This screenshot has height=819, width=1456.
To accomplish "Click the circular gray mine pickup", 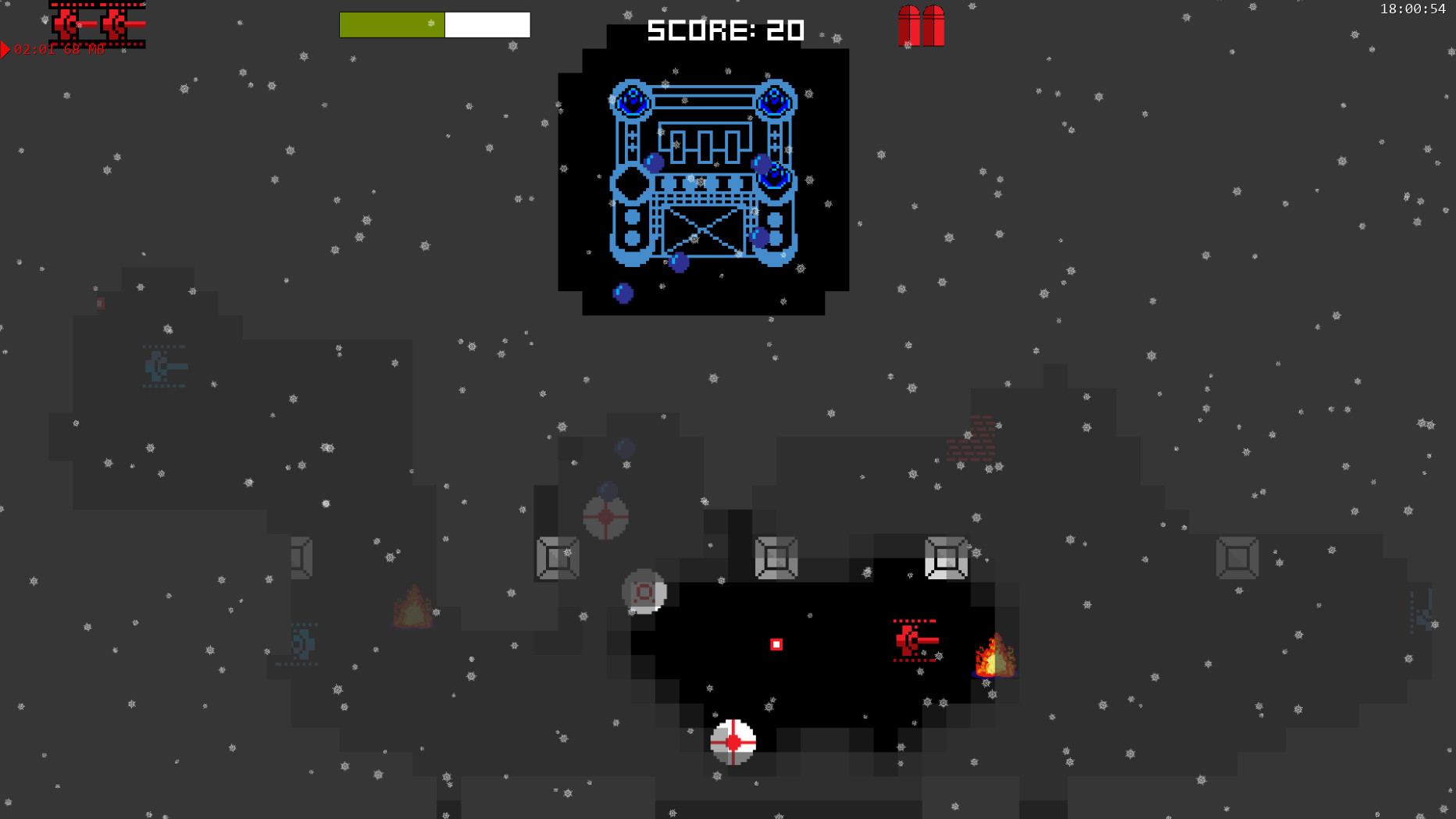I will coord(644,593).
